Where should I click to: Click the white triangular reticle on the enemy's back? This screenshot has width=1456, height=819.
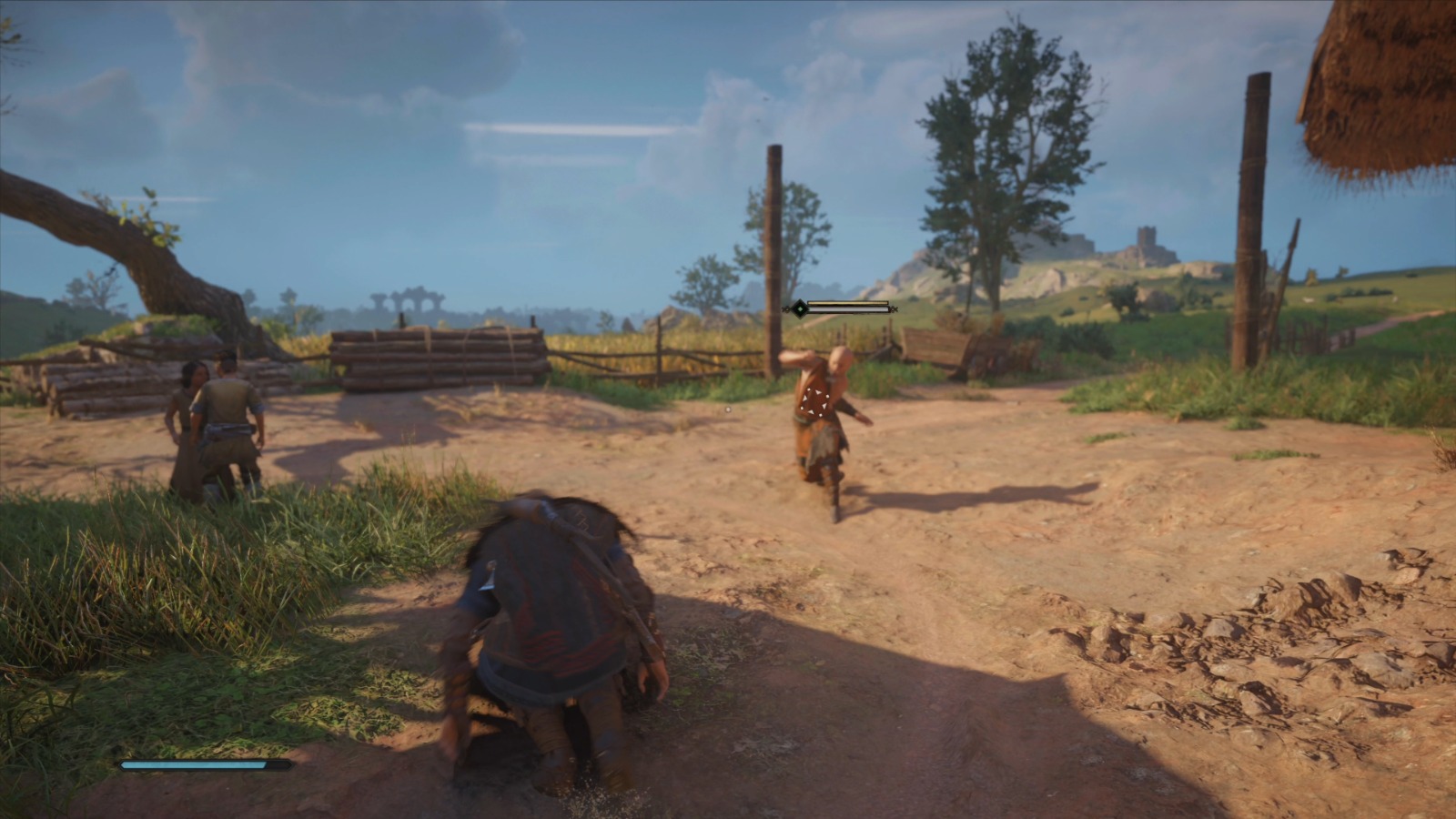coord(815,403)
